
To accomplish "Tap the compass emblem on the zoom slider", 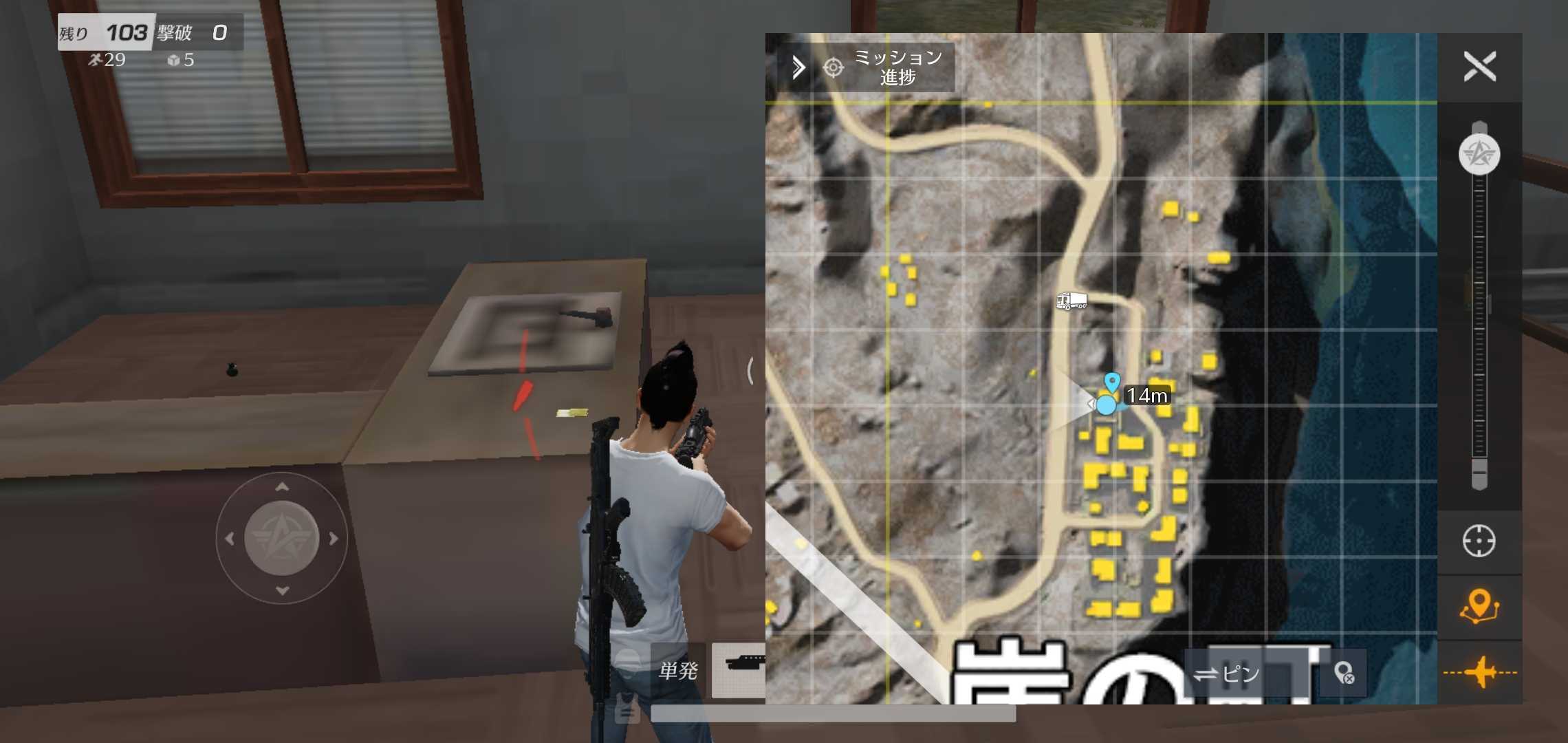I will tap(1479, 154).
